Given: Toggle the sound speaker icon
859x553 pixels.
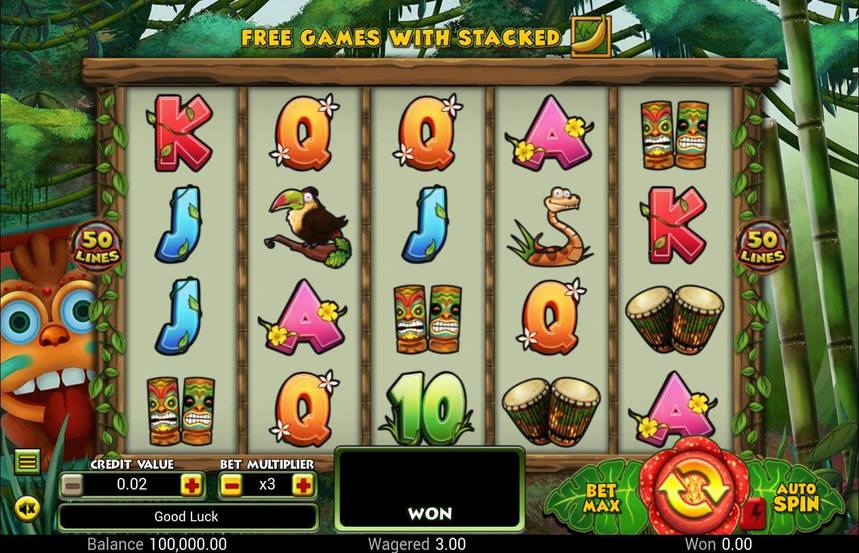Looking at the screenshot, I should click(27, 509).
